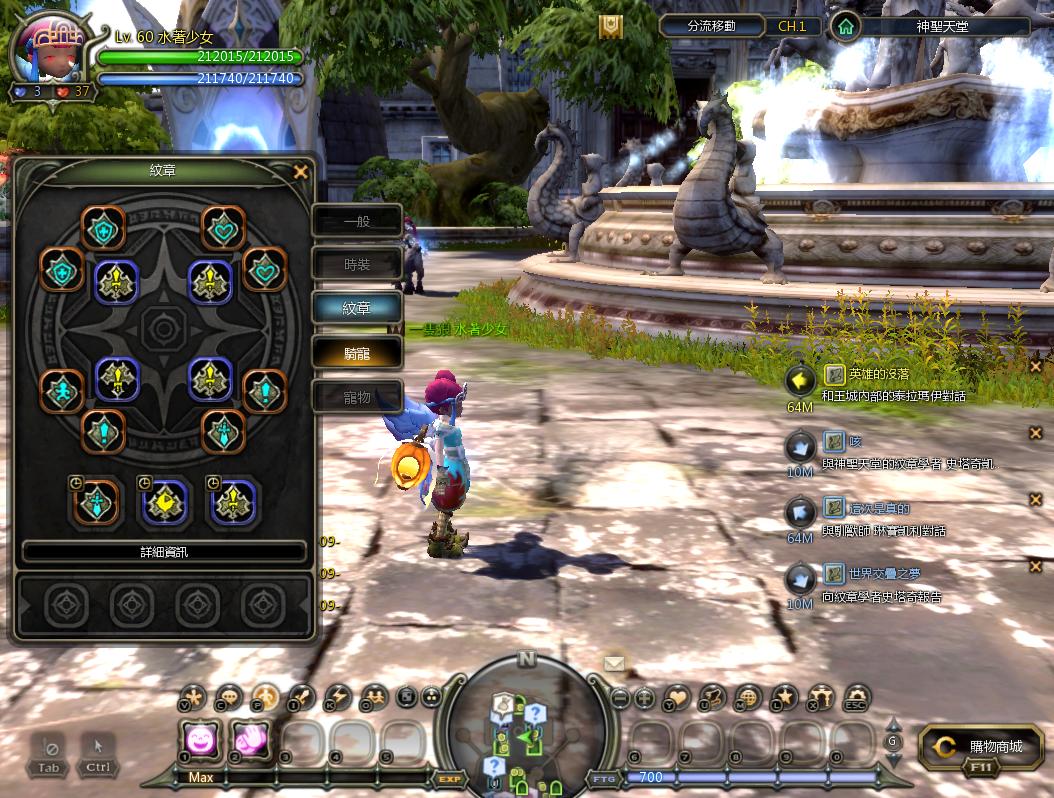The height and width of the screenshot is (798, 1054).
Task: Click the green house town icon
Action: 846,27
